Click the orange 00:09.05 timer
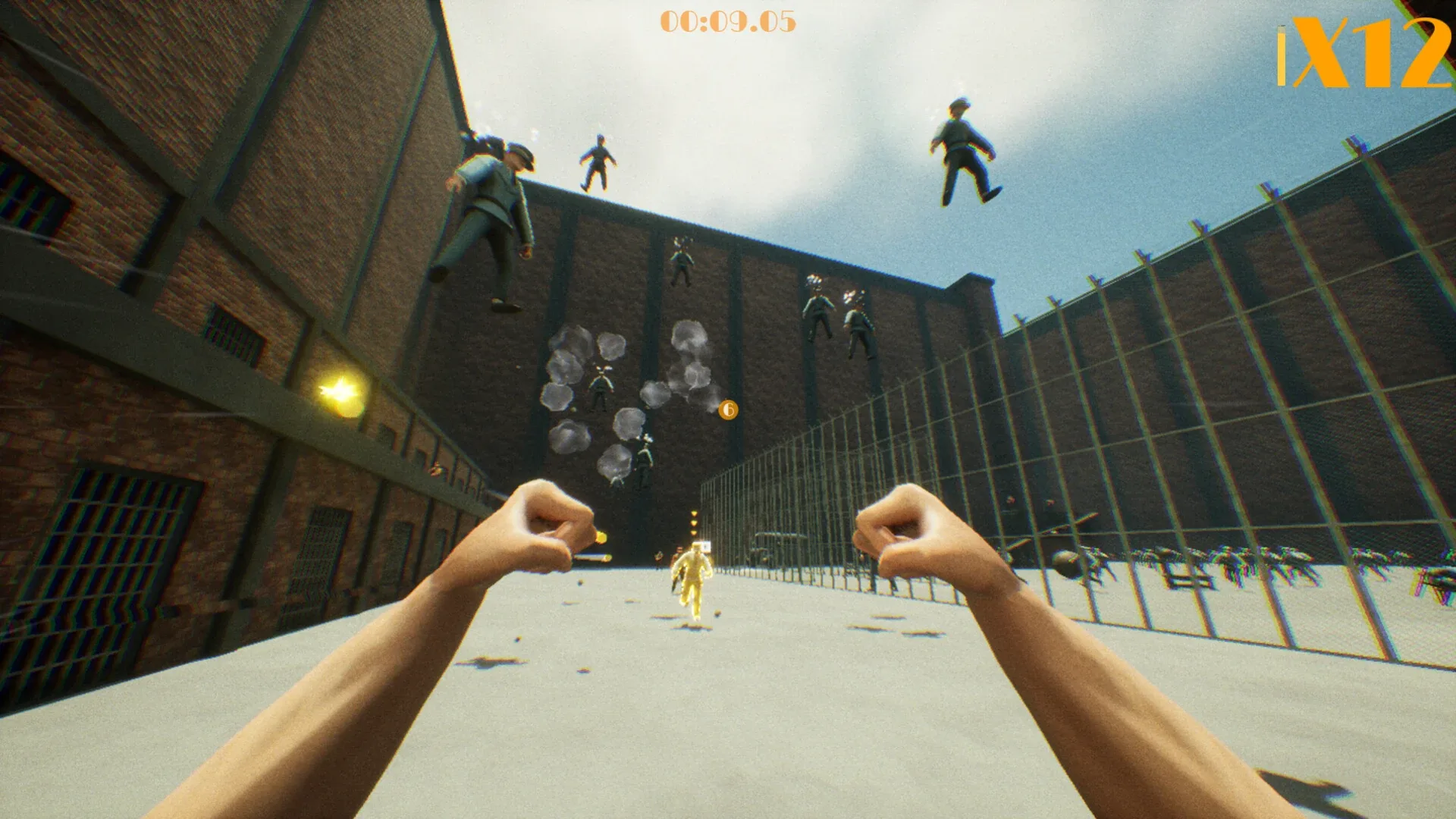The width and height of the screenshot is (1456, 819). click(730, 22)
